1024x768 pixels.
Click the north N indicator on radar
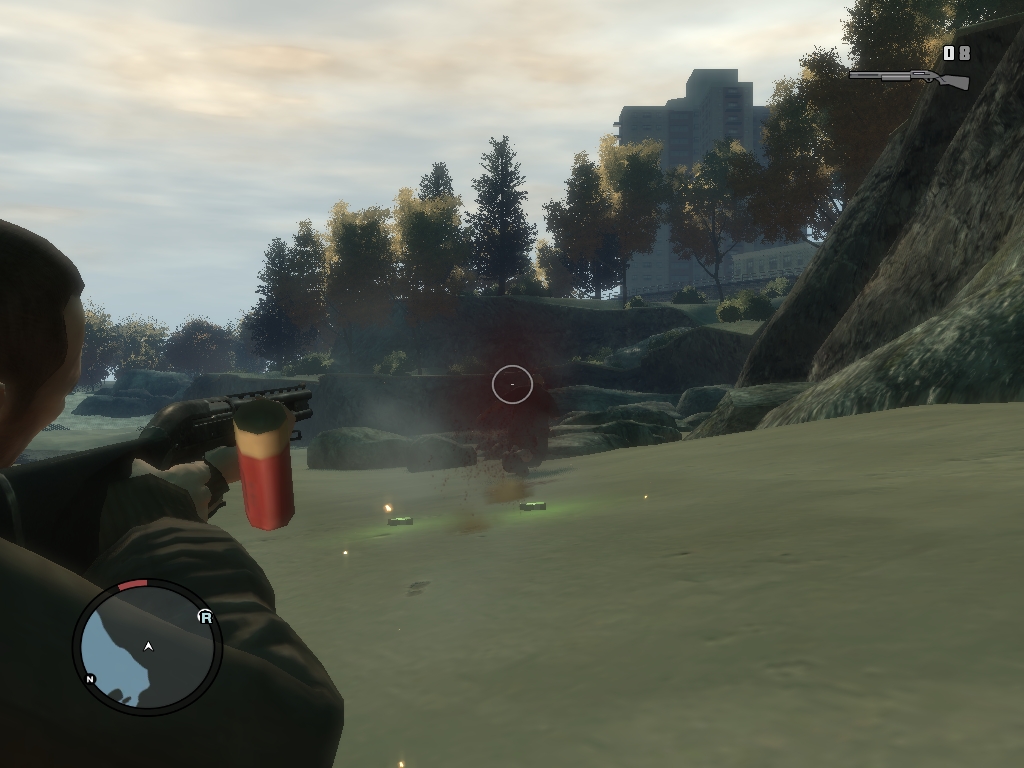coord(90,679)
